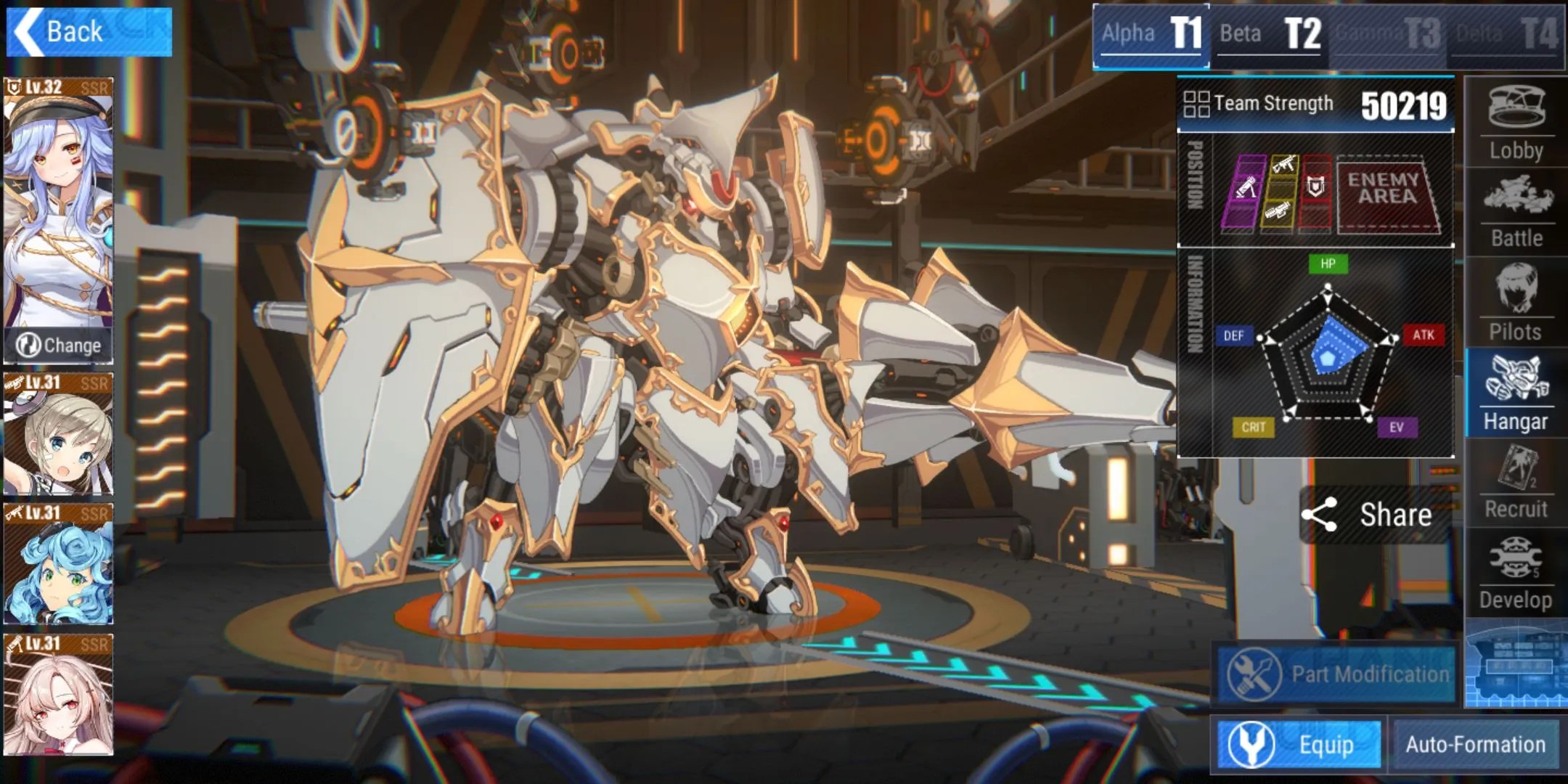Image resolution: width=1568 pixels, height=784 pixels.
Task: Open Part Modification
Action: (x=1337, y=674)
